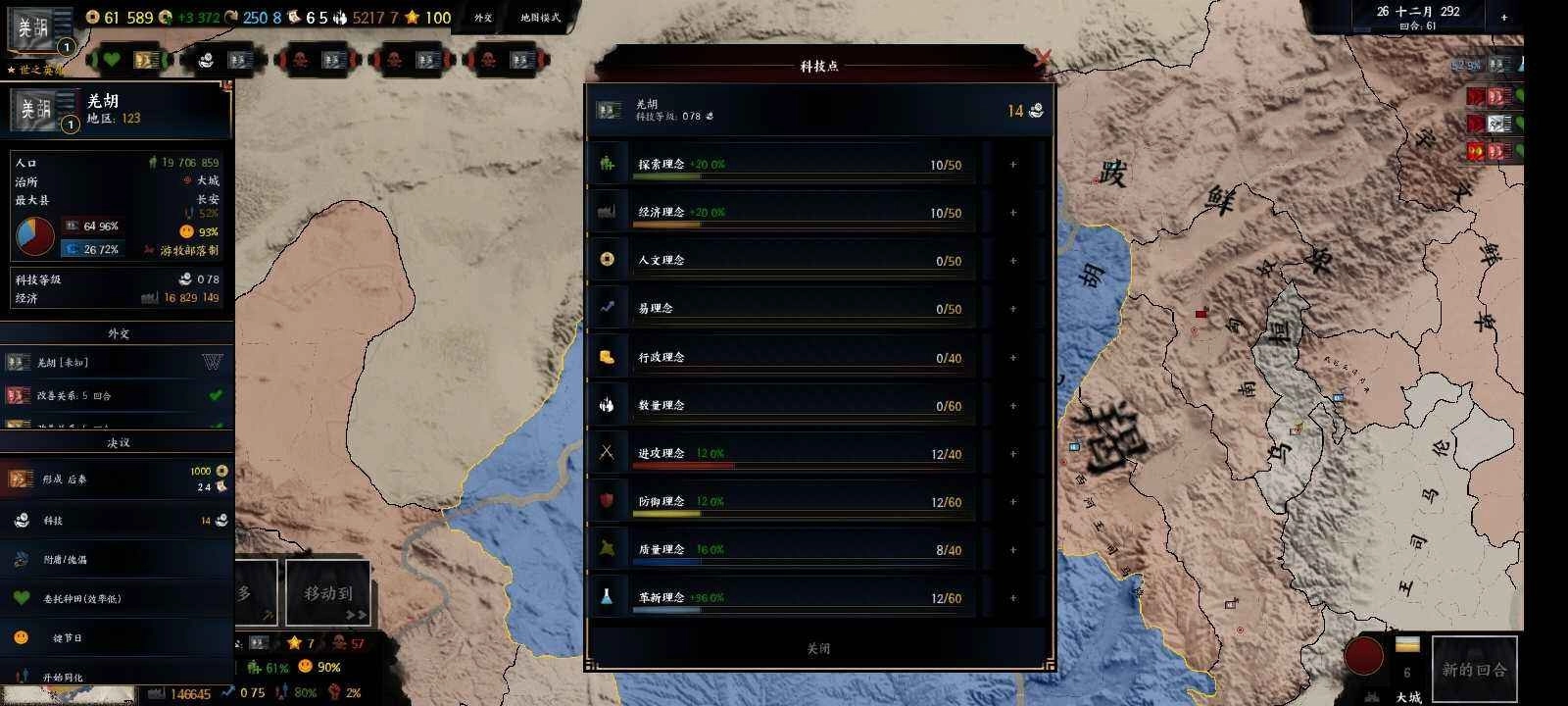Image resolution: width=1568 pixels, height=706 pixels.
Task: Click the 科技 research icon in the 决议 panel
Action: [x=22, y=520]
